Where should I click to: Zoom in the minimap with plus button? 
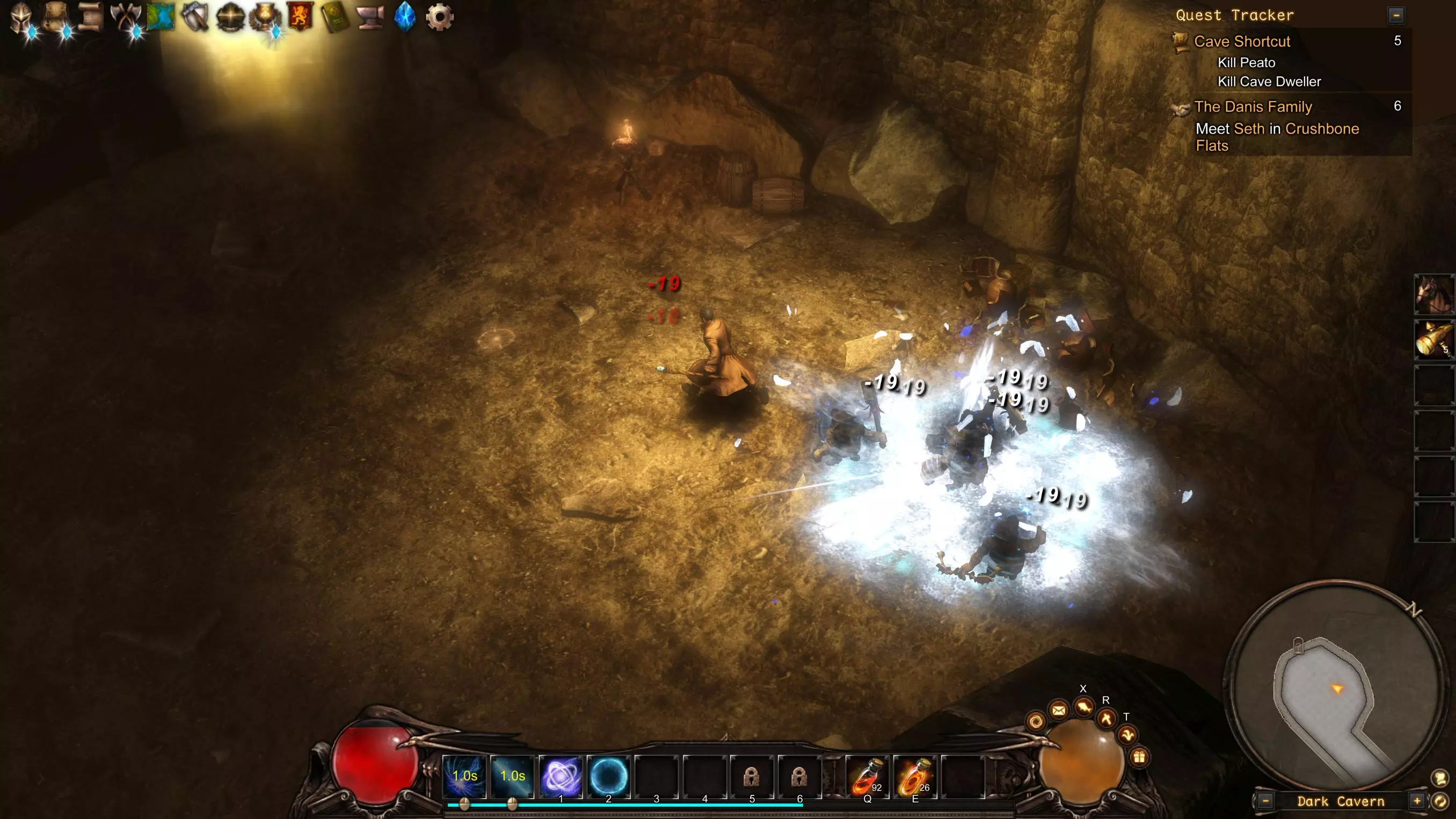(1417, 801)
